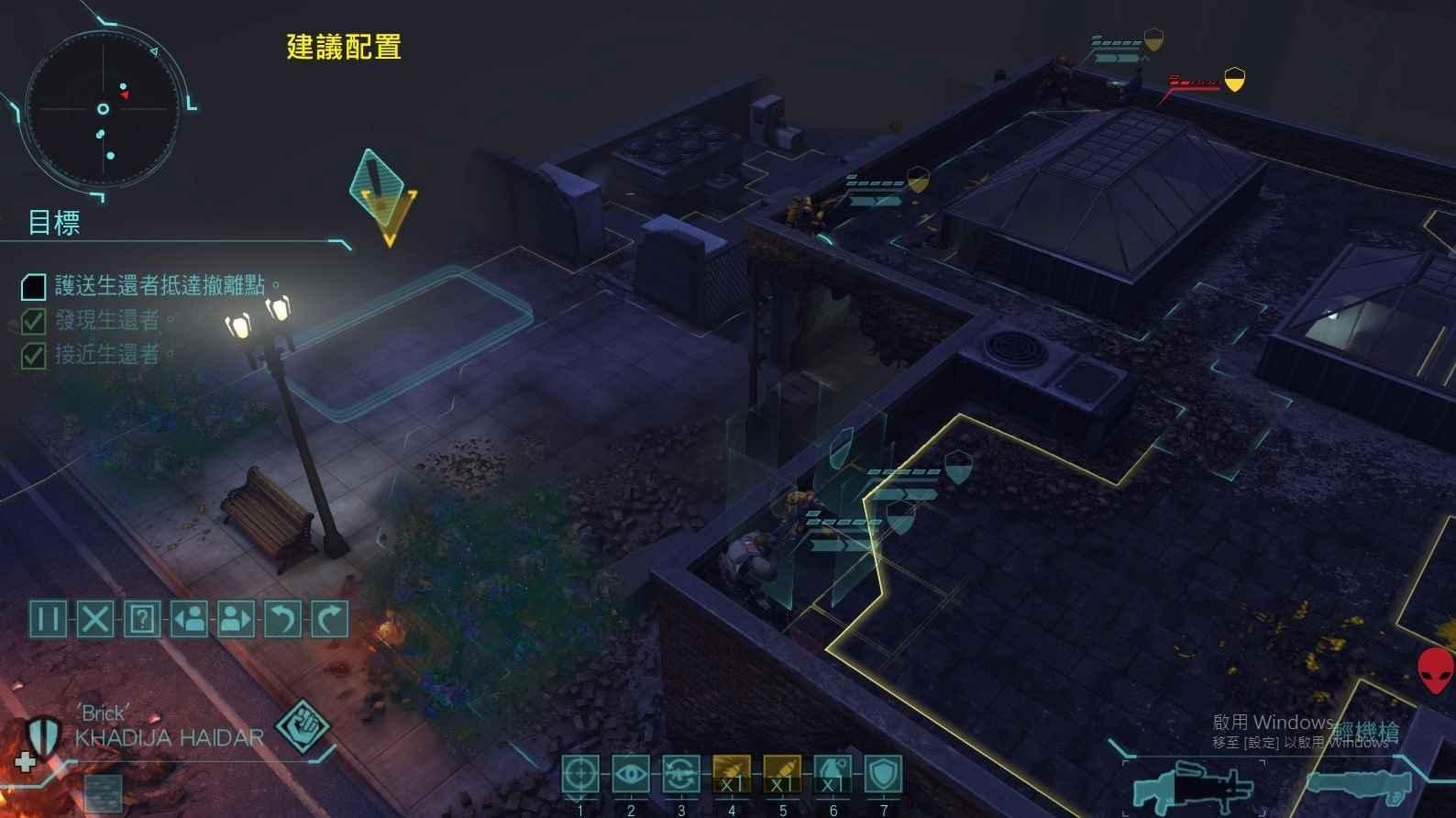Rotate the camera left with the curved arrow
The width and height of the screenshot is (1456, 818).
282,620
